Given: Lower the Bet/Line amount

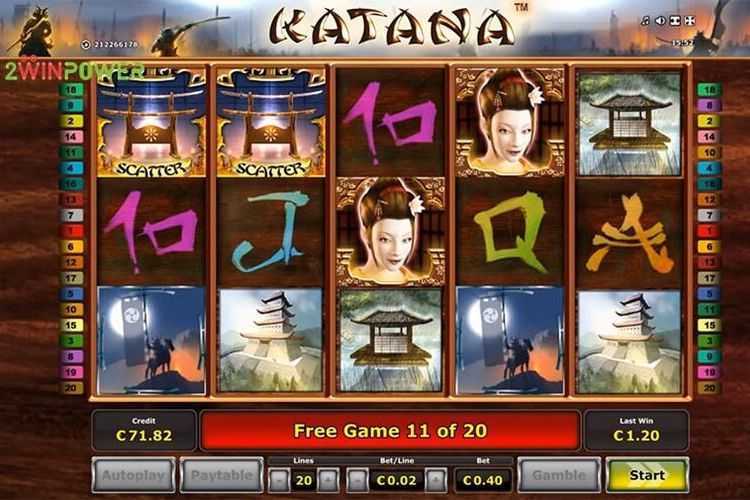Looking at the screenshot, I should tap(355, 479).
